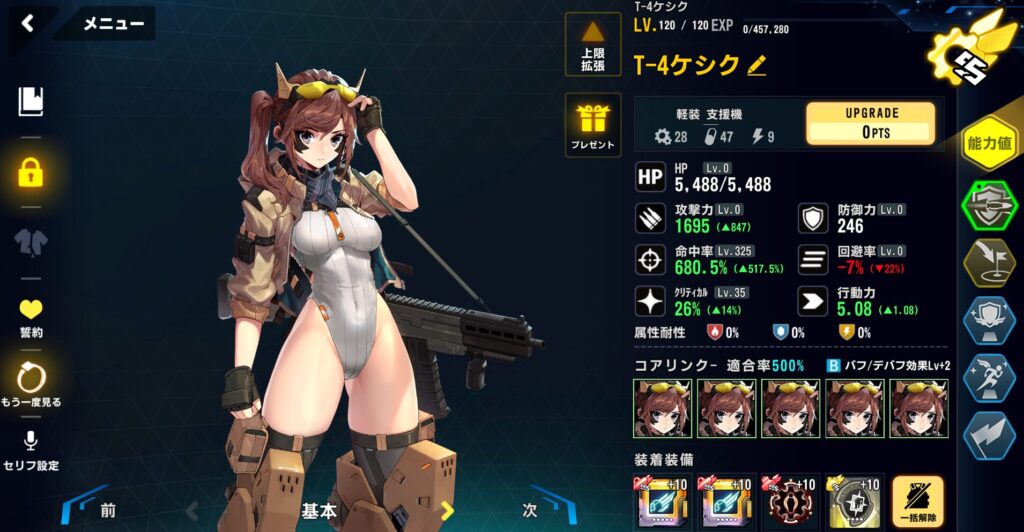Open the book icon in the sidebar
The image size is (1024, 532).
click(31, 101)
